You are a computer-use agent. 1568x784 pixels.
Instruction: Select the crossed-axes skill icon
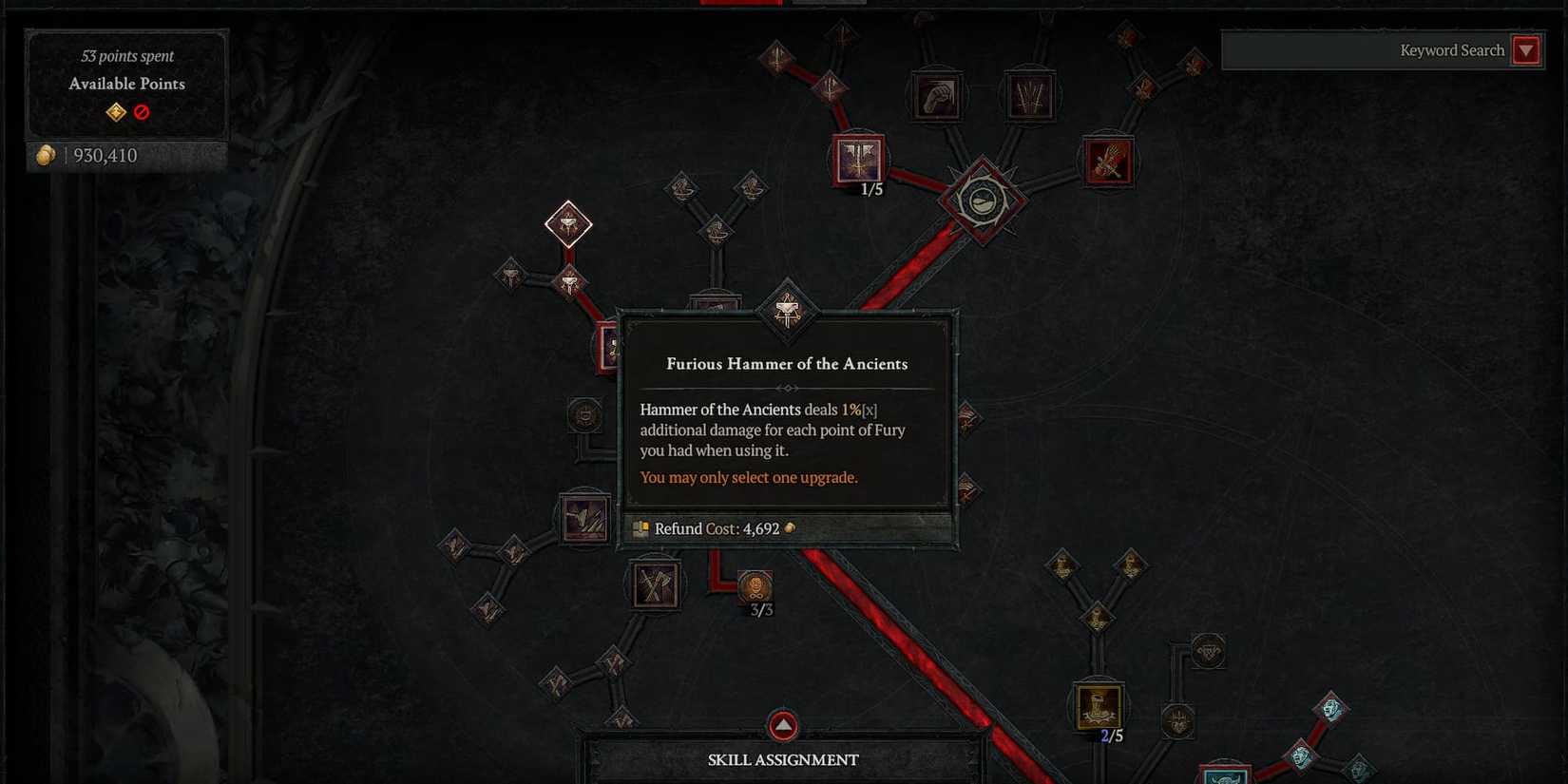[x=654, y=583]
